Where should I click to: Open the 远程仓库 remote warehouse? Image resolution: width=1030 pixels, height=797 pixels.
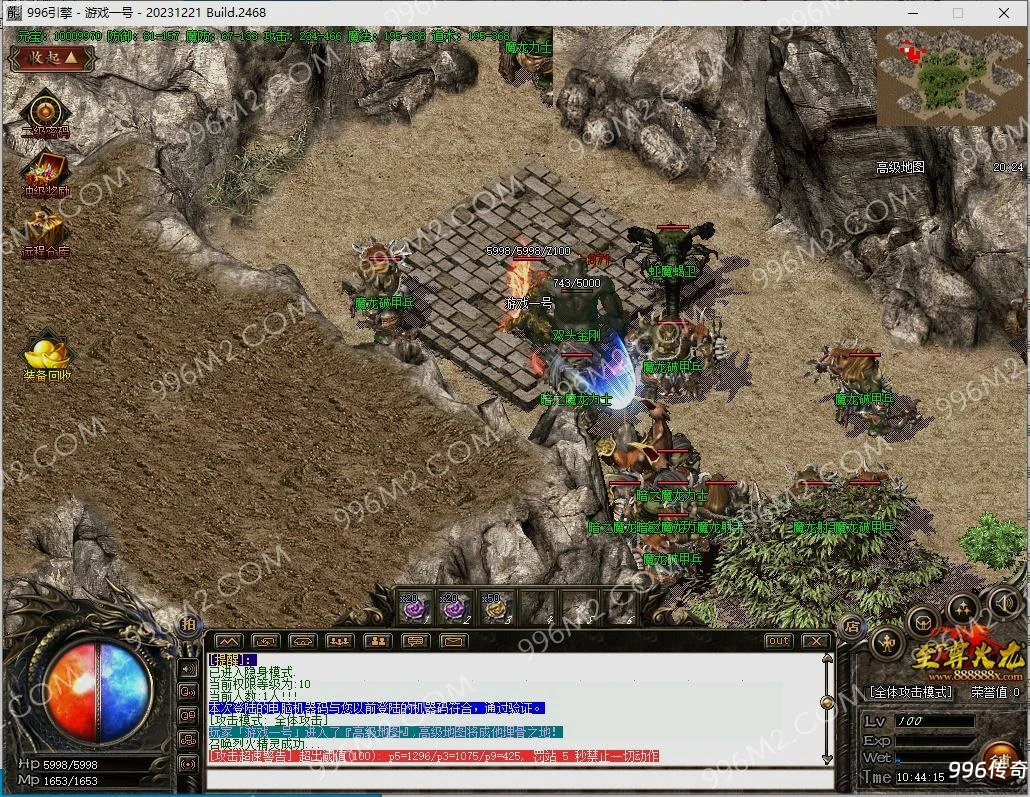pos(45,230)
